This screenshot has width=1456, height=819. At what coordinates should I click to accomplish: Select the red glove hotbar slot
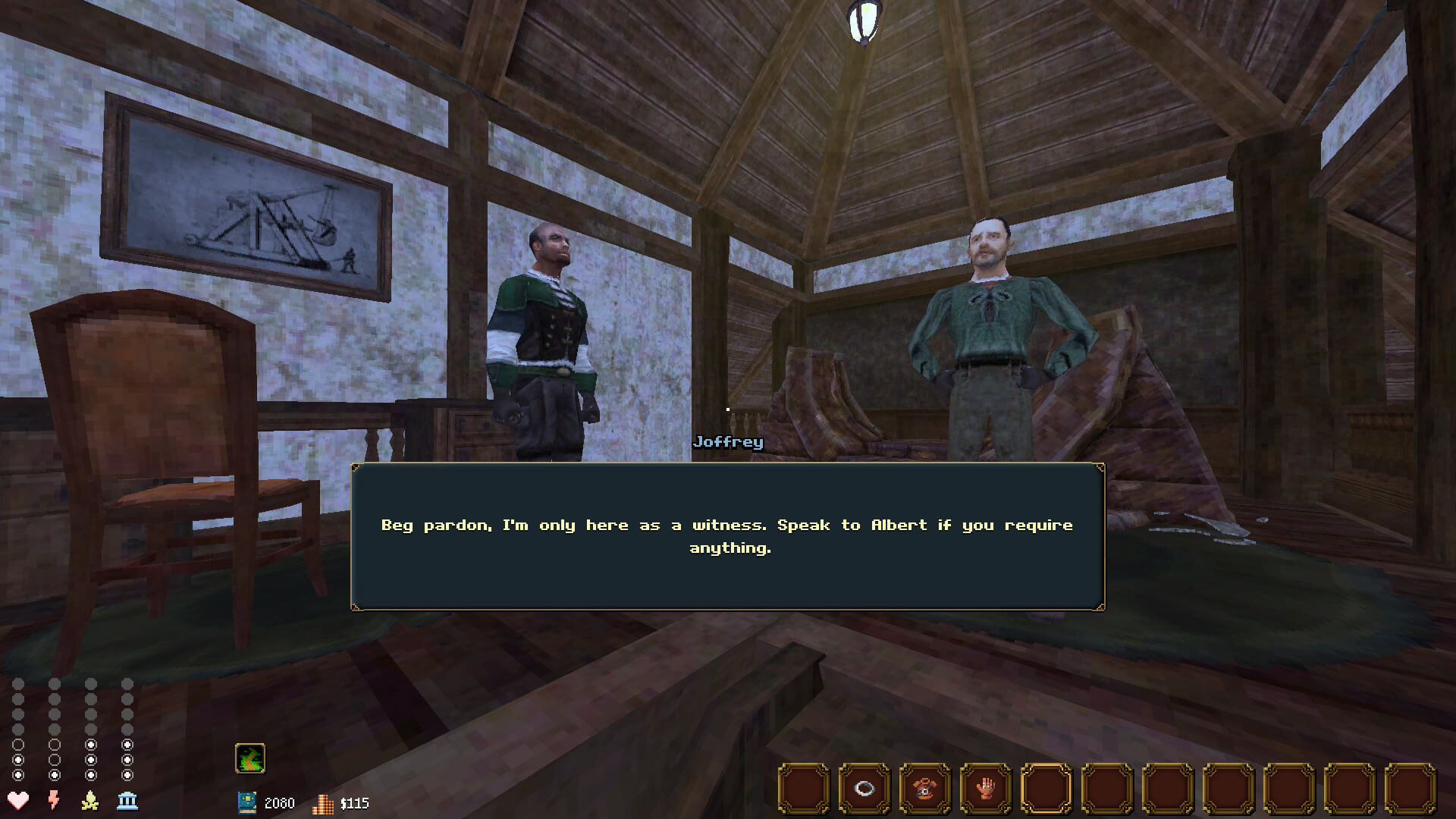(986, 789)
